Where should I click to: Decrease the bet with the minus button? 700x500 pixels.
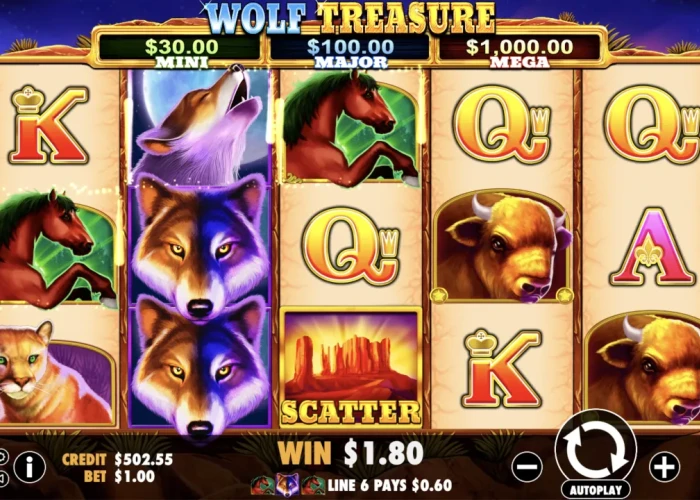click(x=528, y=465)
